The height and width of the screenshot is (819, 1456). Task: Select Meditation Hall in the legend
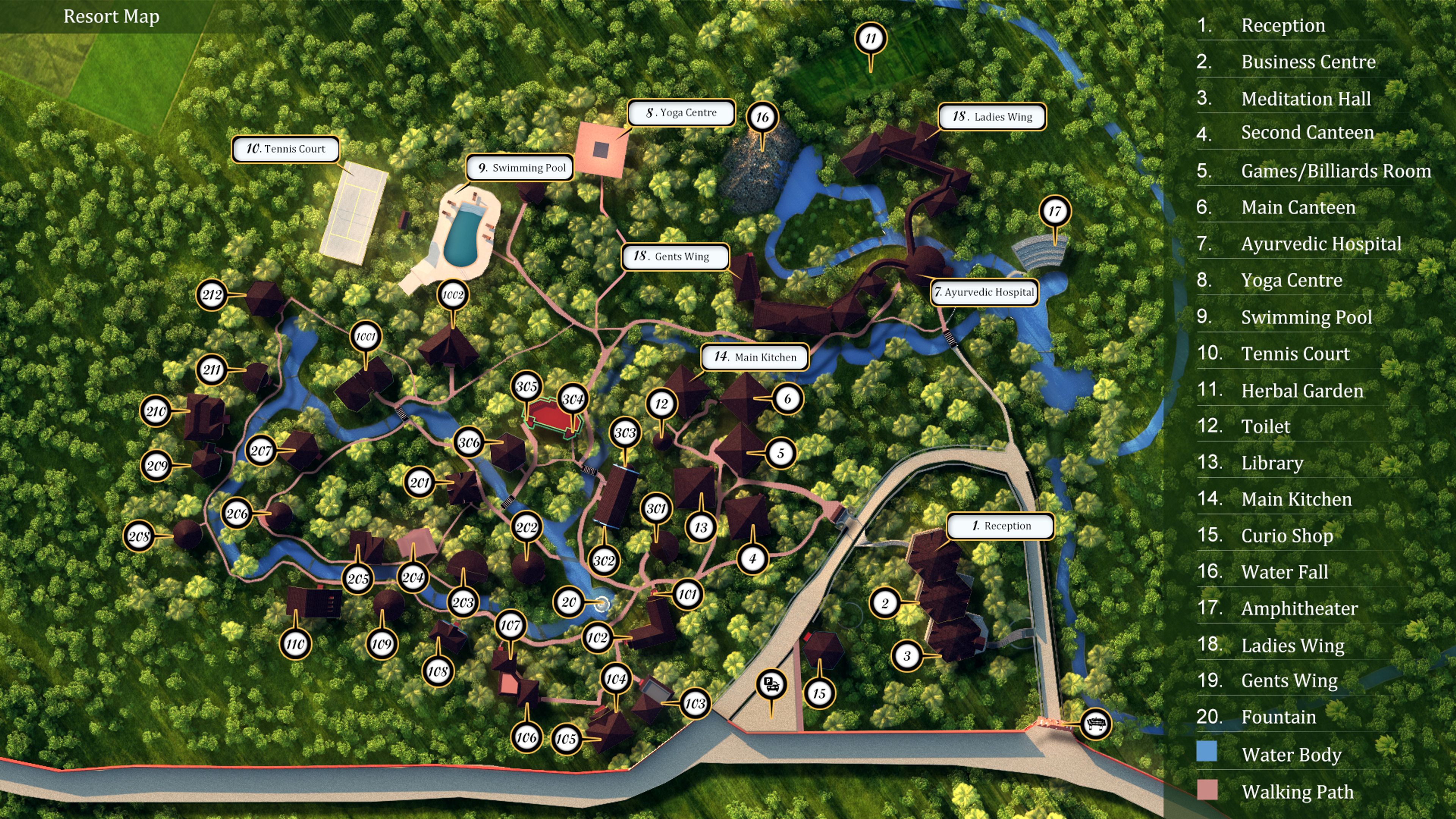pyautogui.click(x=1305, y=99)
